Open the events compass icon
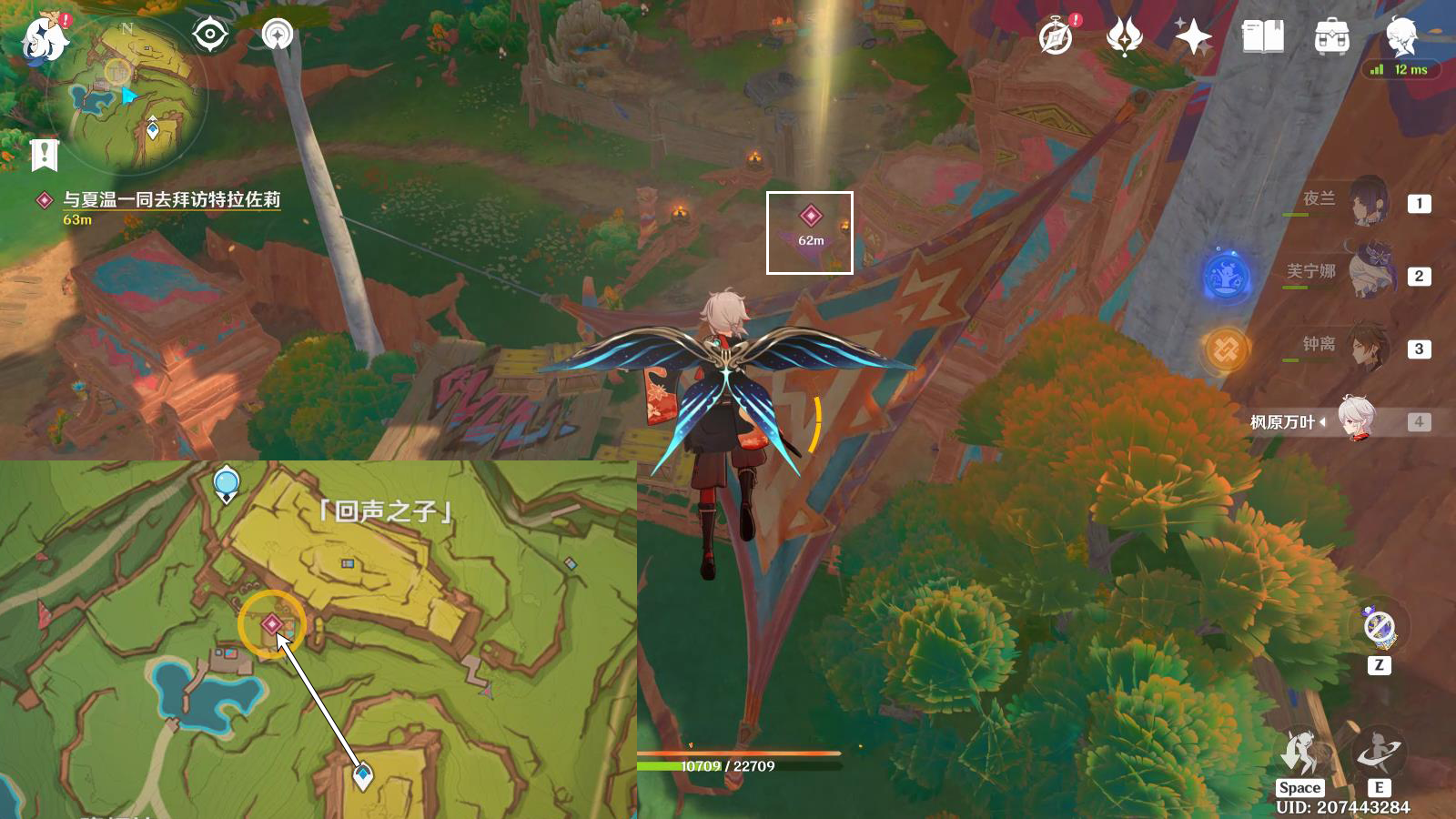The height and width of the screenshot is (819, 1456). click(x=1057, y=37)
